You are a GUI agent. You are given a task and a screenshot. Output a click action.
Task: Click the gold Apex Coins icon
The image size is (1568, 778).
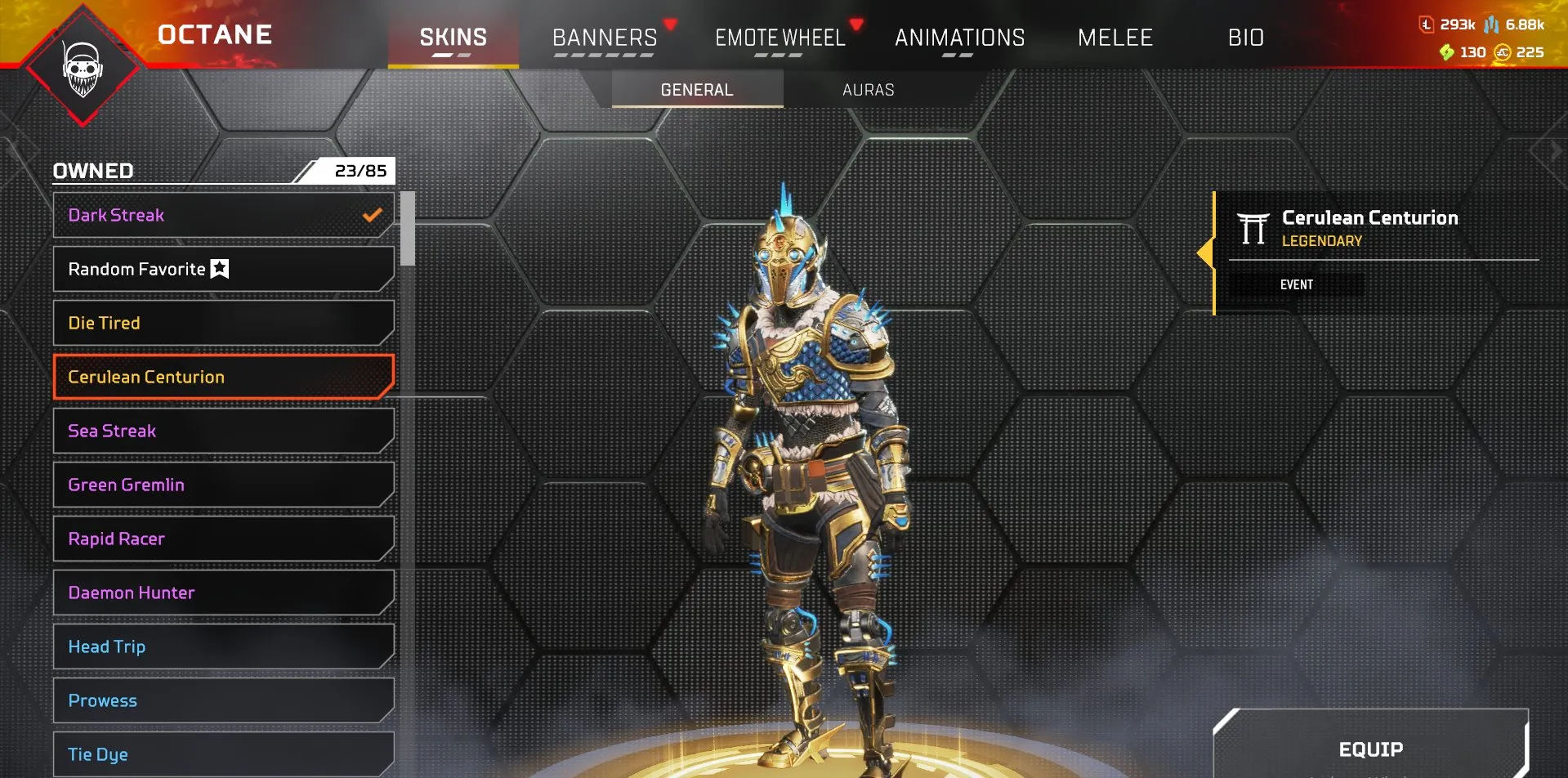[1502, 51]
